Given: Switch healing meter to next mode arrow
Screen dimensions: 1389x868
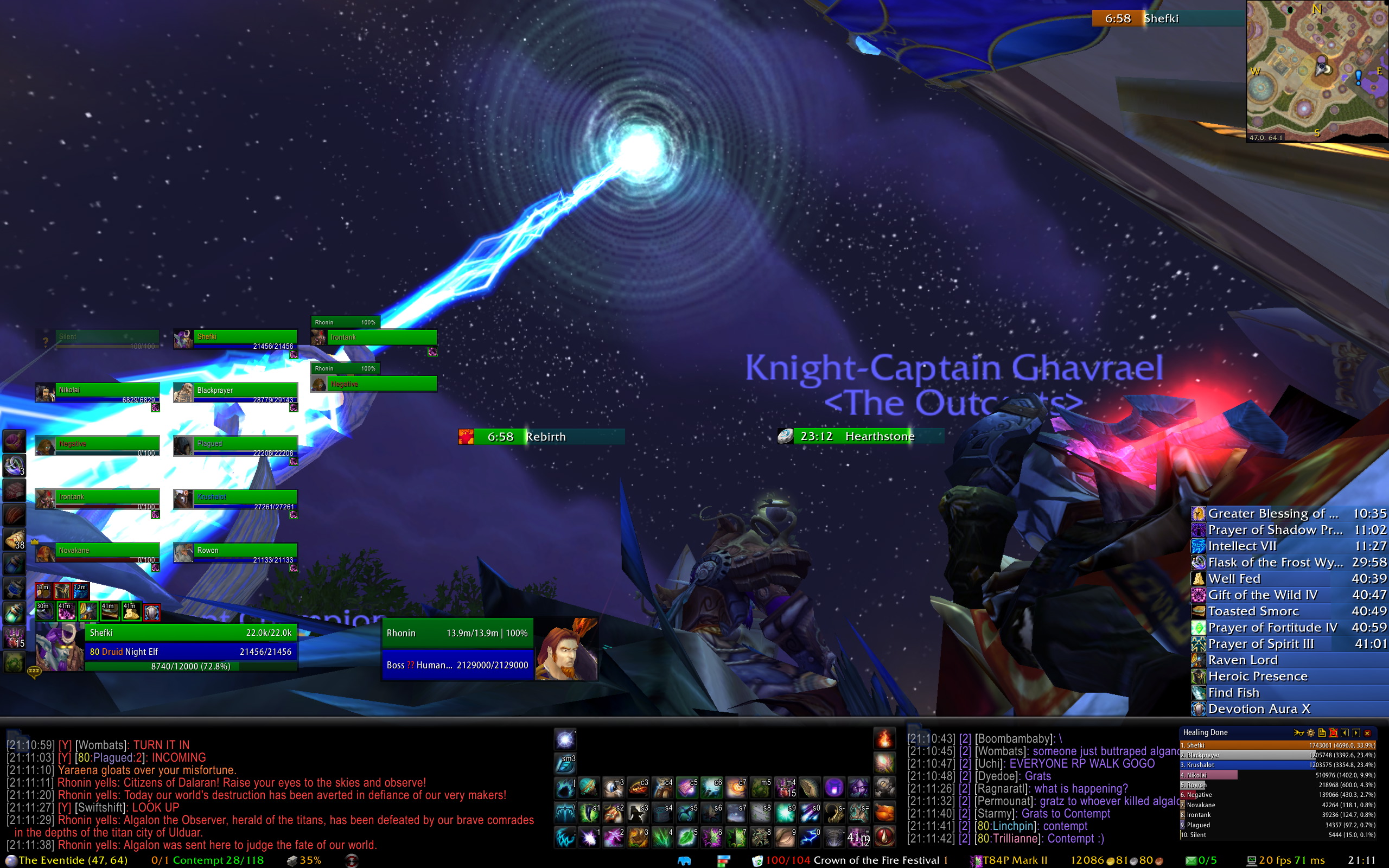Looking at the screenshot, I should [1356, 733].
